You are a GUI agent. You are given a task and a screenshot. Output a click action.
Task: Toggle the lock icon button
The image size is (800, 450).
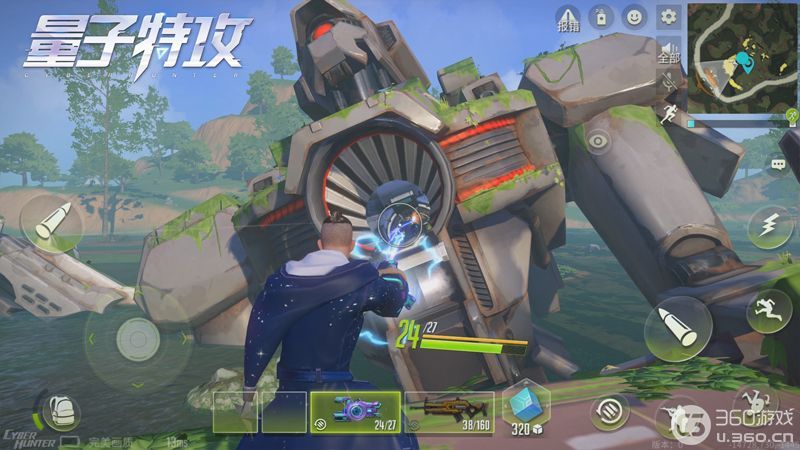pos(600,17)
